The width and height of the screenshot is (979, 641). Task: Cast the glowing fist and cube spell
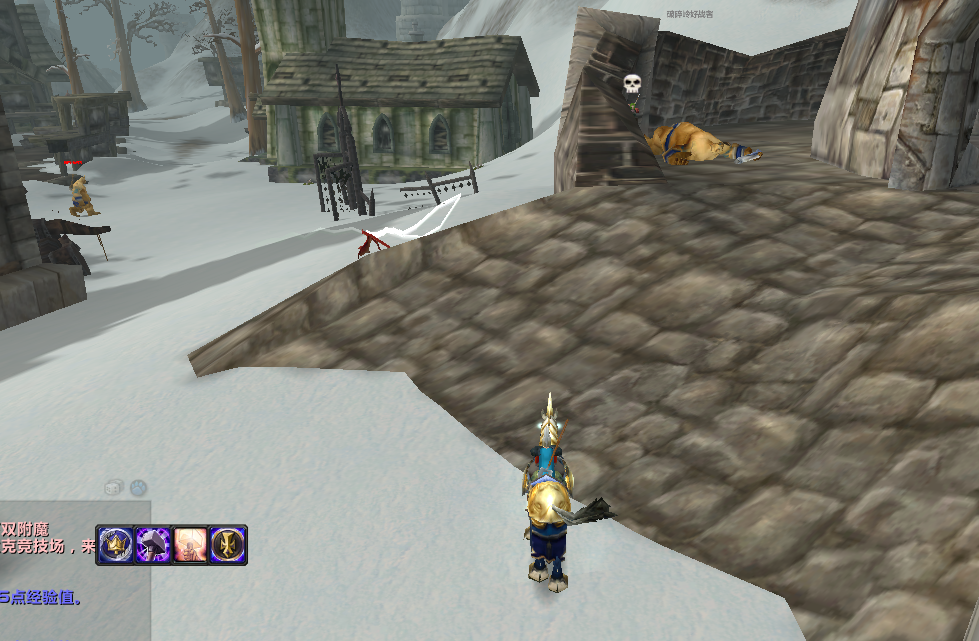(x=190, y=545)
